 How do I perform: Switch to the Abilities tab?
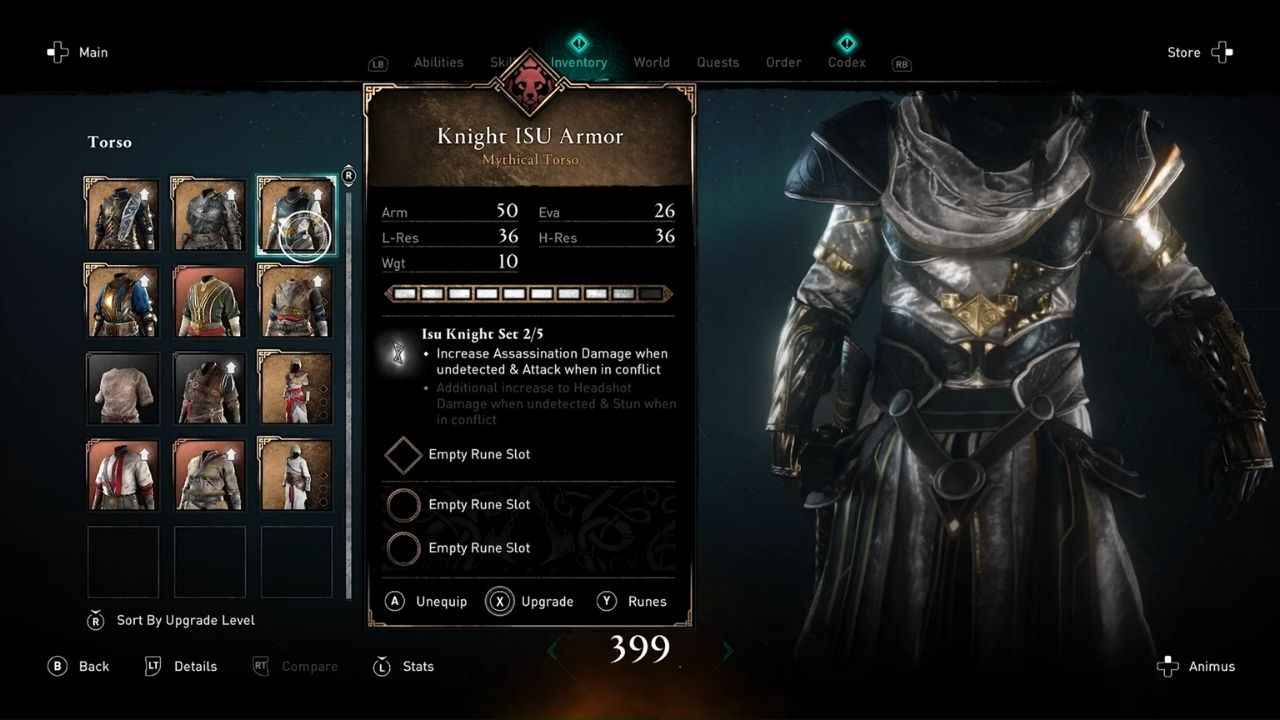pos(439,62)
